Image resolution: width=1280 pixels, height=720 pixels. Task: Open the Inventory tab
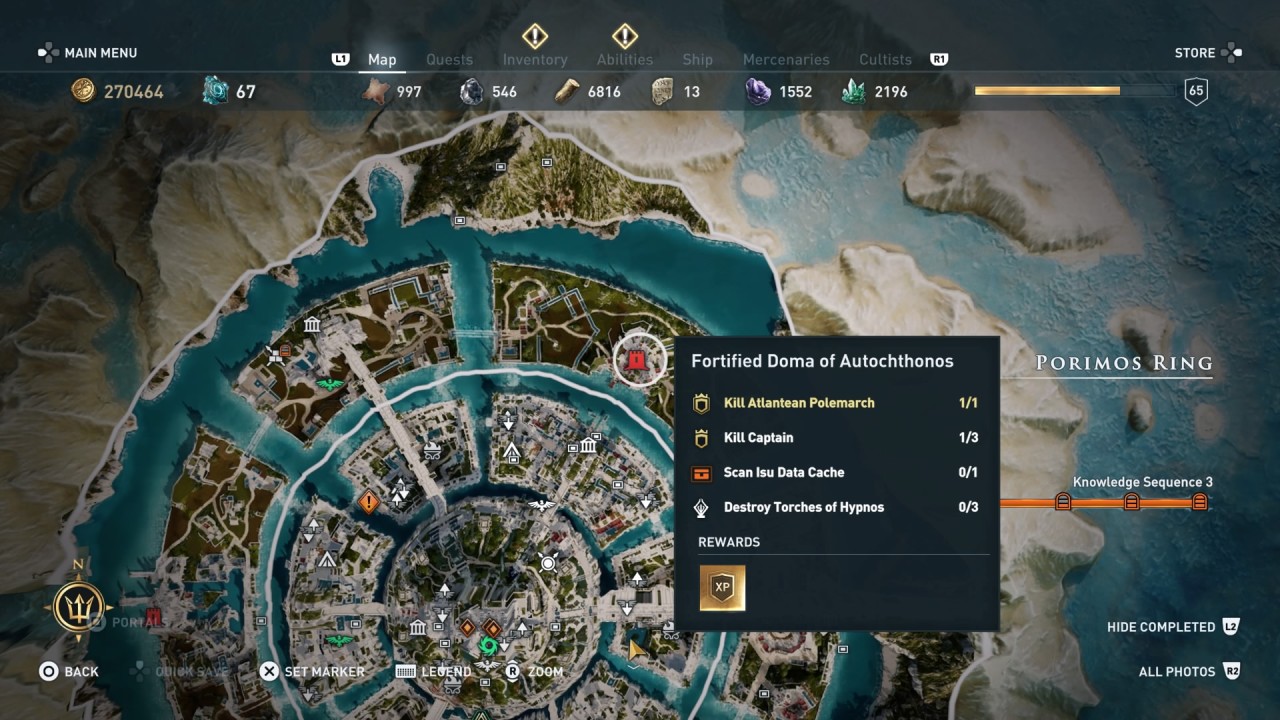[535, 60]
